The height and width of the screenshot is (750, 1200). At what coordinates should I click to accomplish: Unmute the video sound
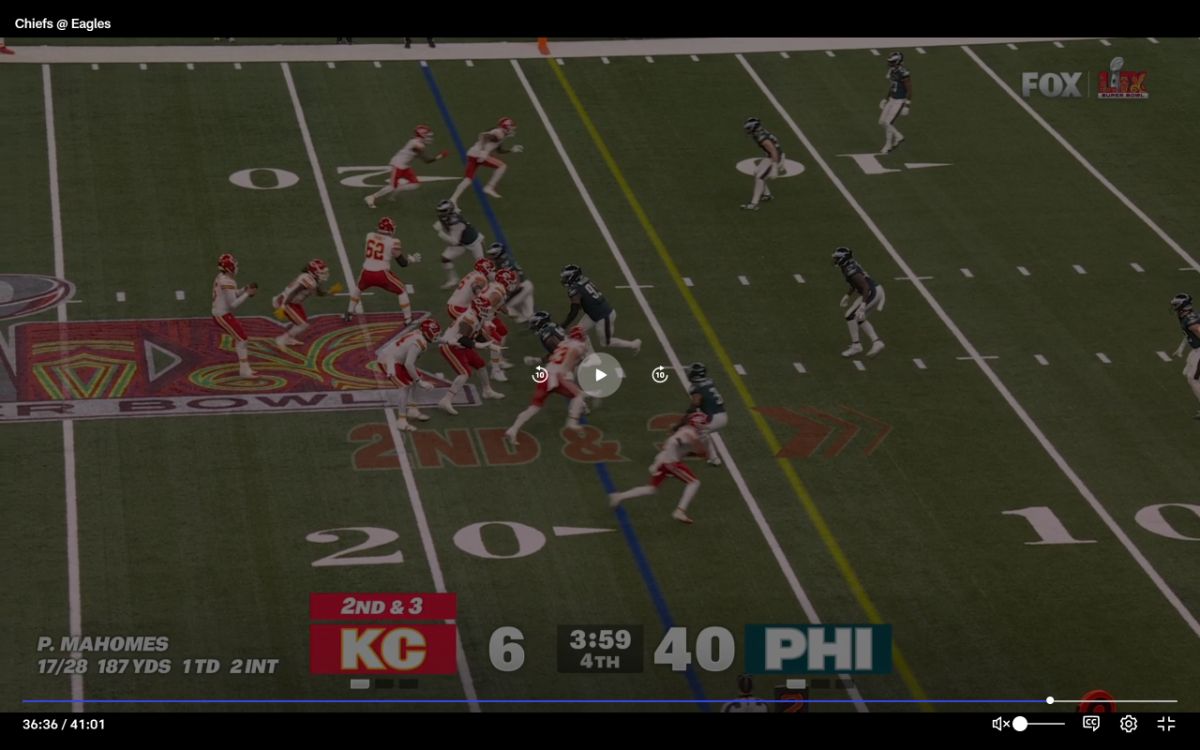coord(999,724)
